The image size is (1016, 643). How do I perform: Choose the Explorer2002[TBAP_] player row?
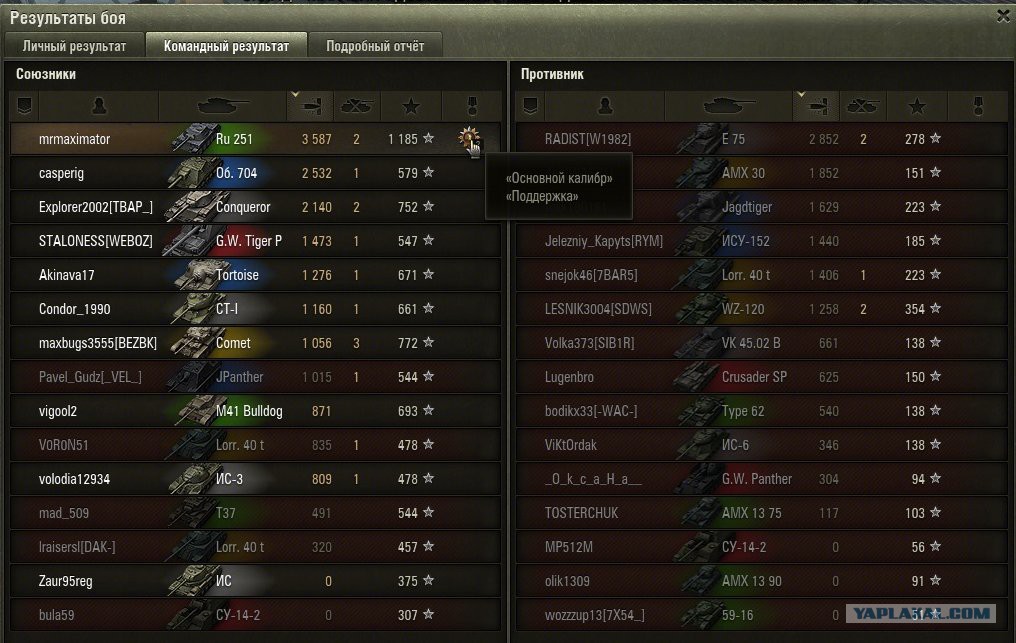255,207
